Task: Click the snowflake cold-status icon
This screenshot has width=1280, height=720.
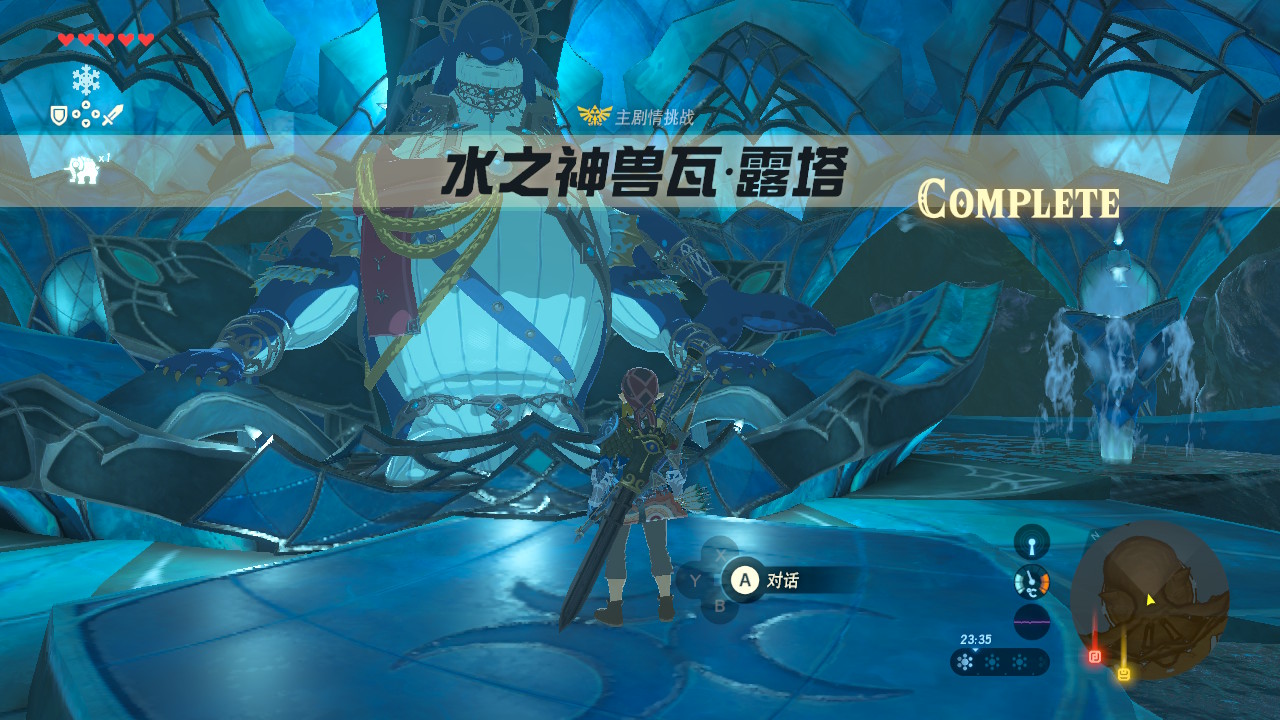Action: [x=87, y=79]
